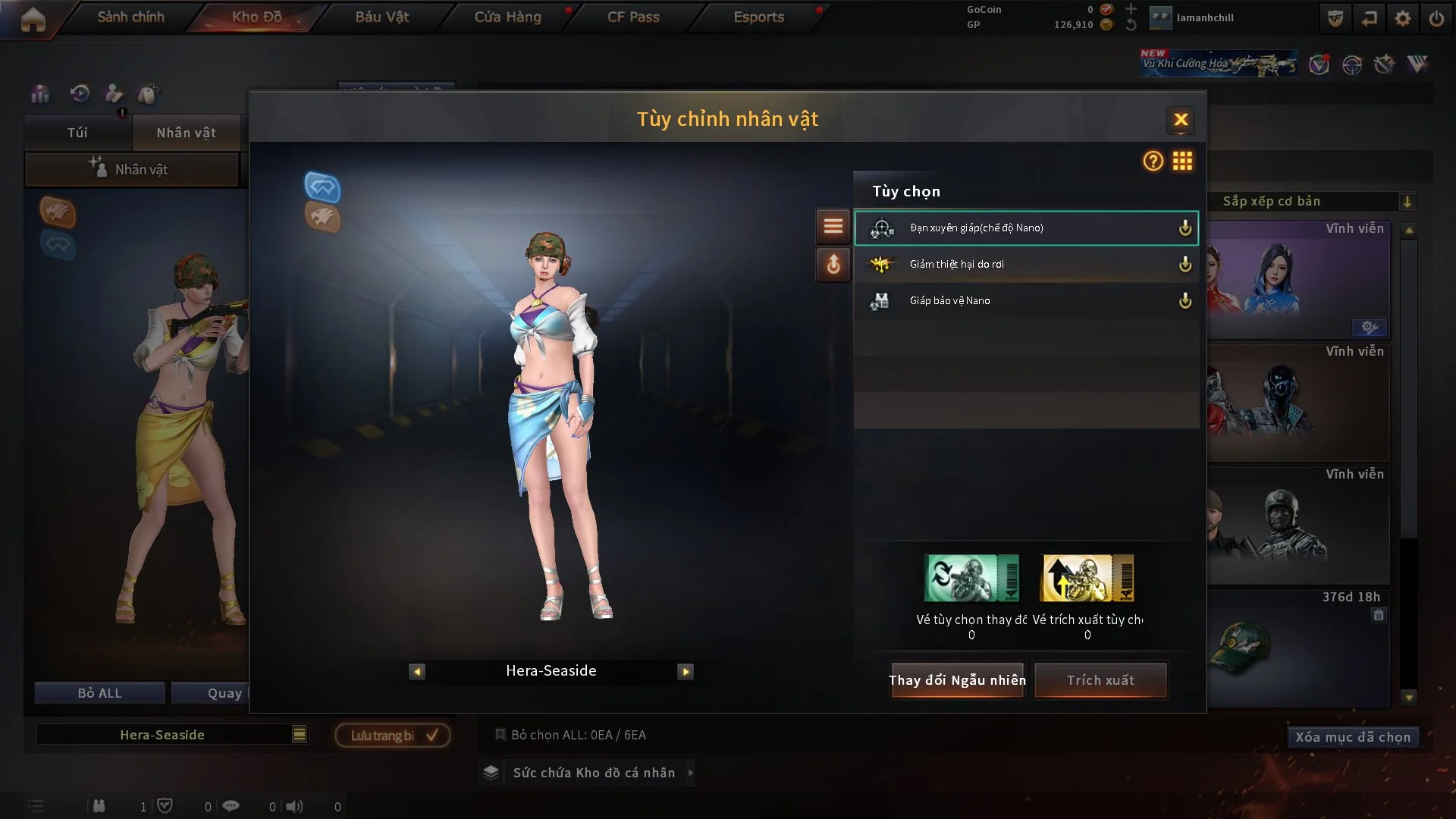Show the previous character with left arrow
The image size is (1456, 819).
417,671
